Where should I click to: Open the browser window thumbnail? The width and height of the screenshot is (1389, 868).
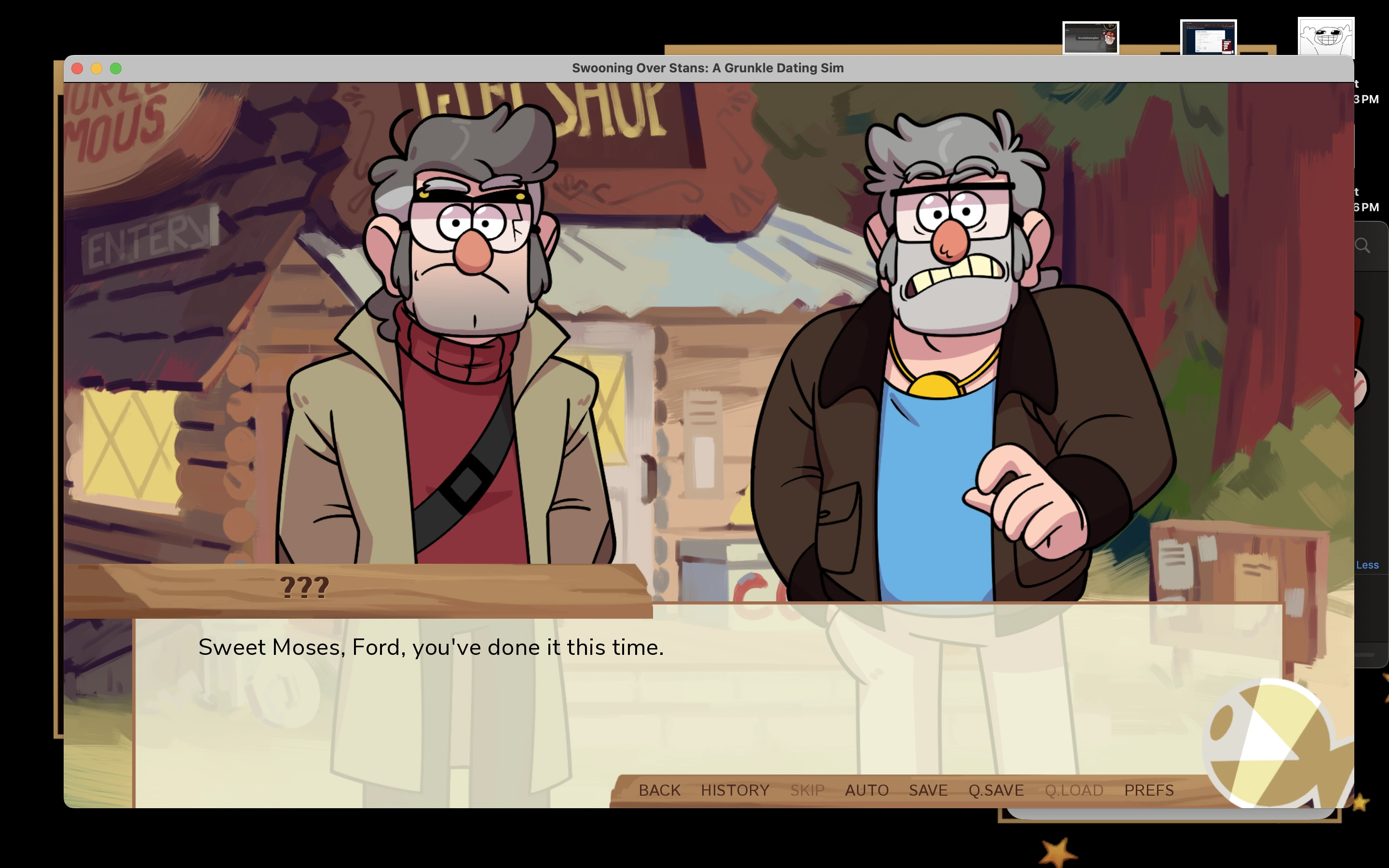point(1210,36)
